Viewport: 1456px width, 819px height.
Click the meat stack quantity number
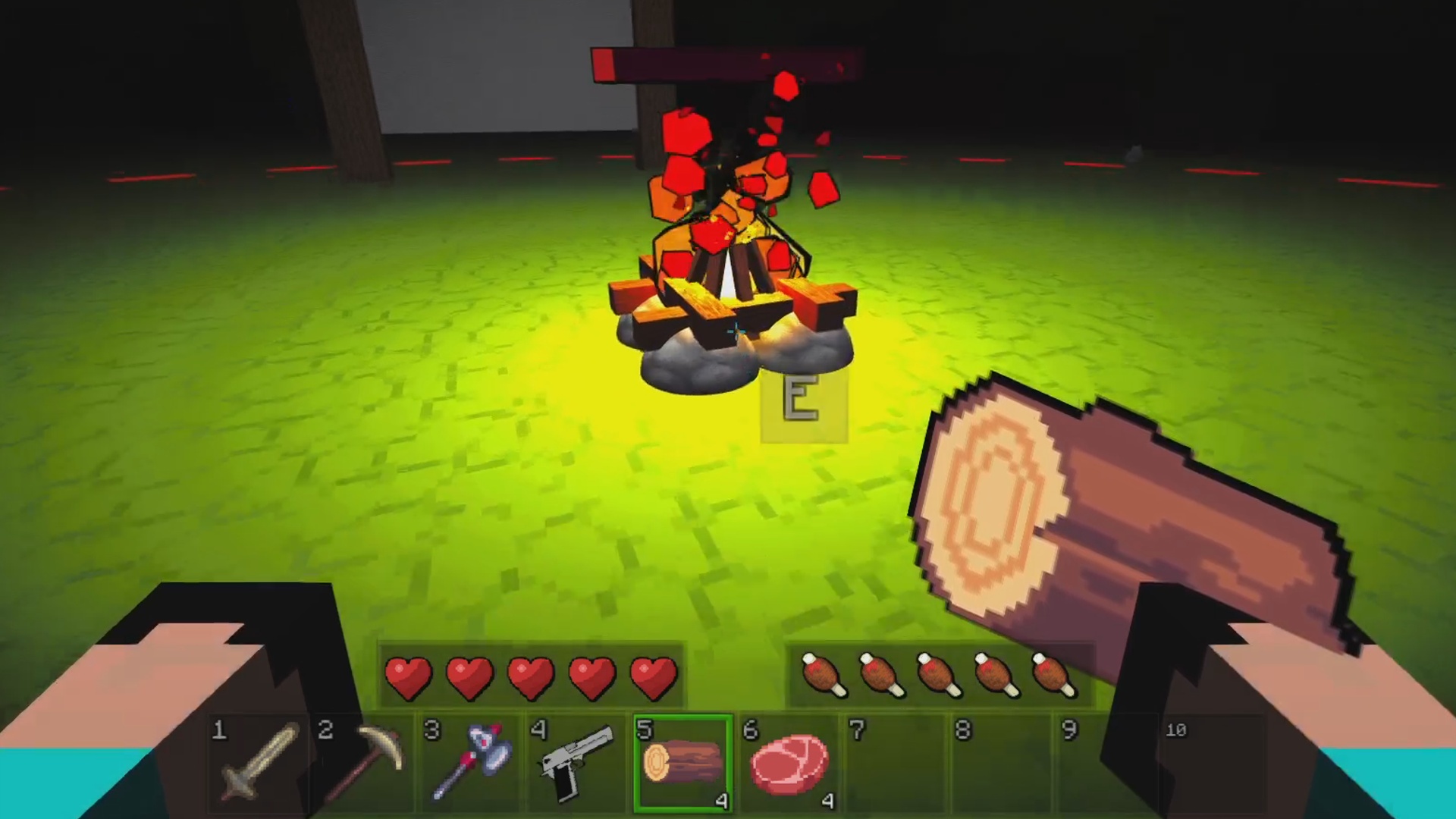coord(827,801)
